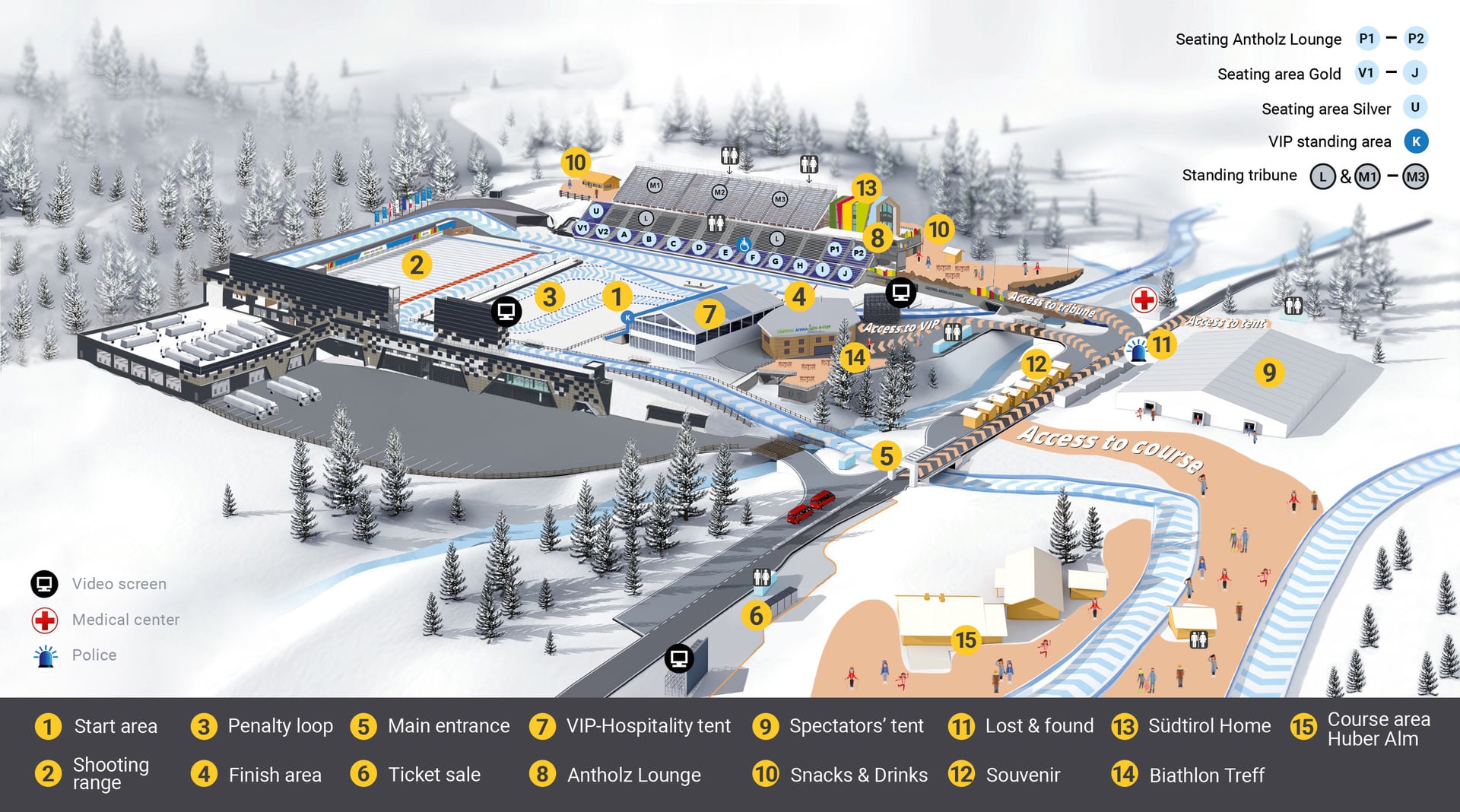The width and height of the screenshot is (1460, 812).
Task: Click map marker 9 on the spectators' tent
Action: pyautogui.click(x=1269, y=373)
